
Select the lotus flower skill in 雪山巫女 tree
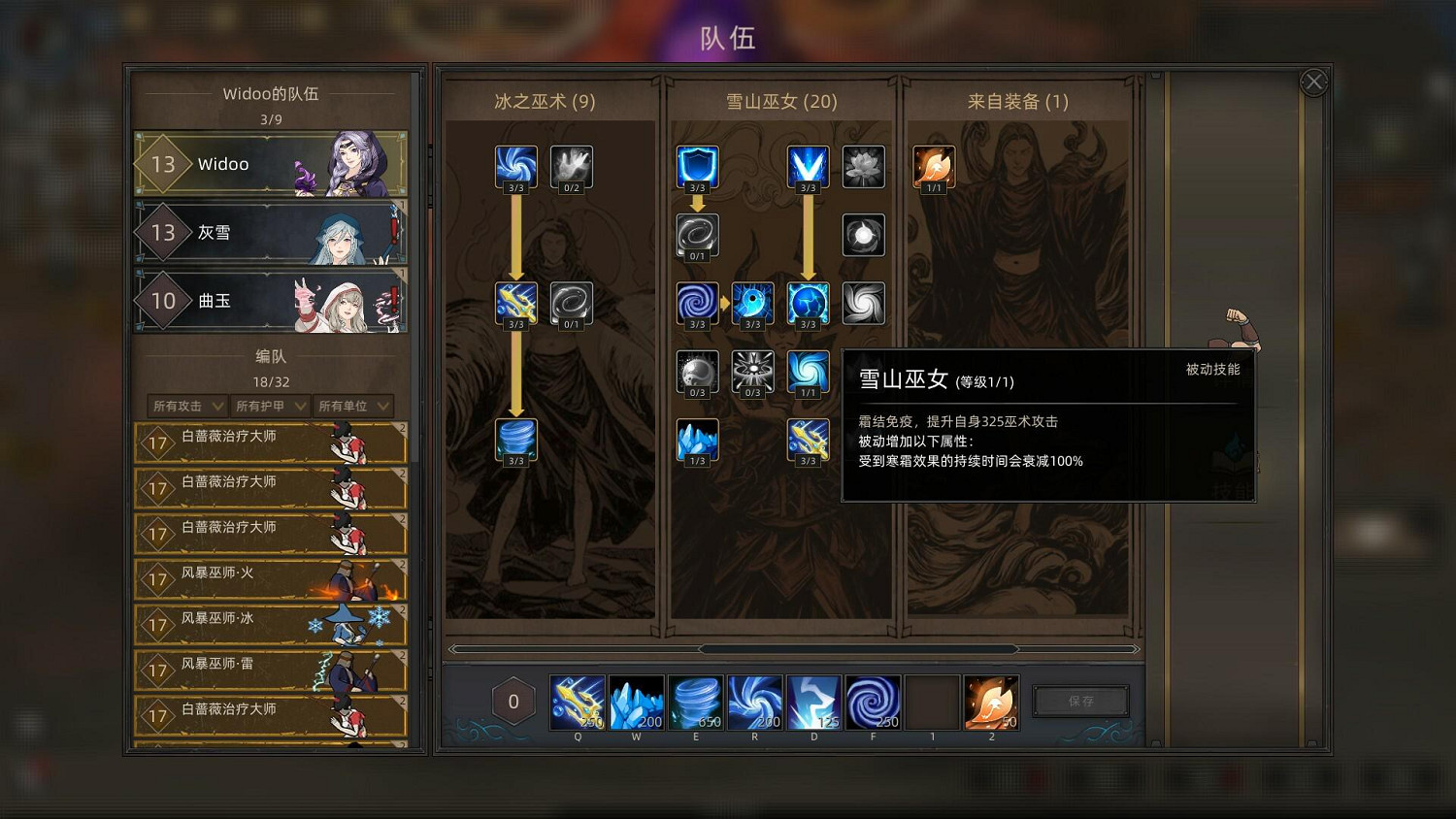click(x=863, y=166)
